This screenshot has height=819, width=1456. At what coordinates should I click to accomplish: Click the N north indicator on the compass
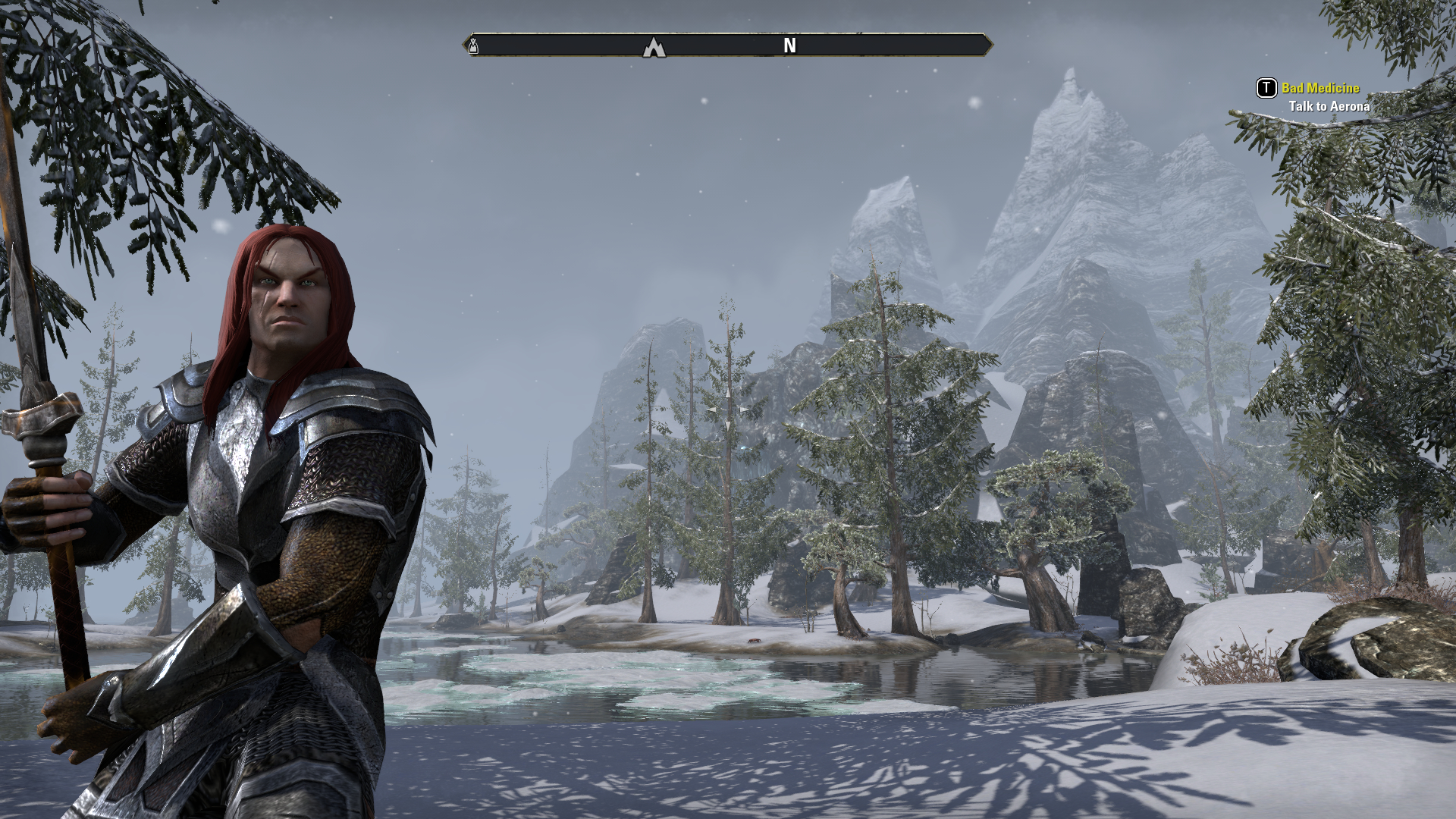[x=789, y=46]
